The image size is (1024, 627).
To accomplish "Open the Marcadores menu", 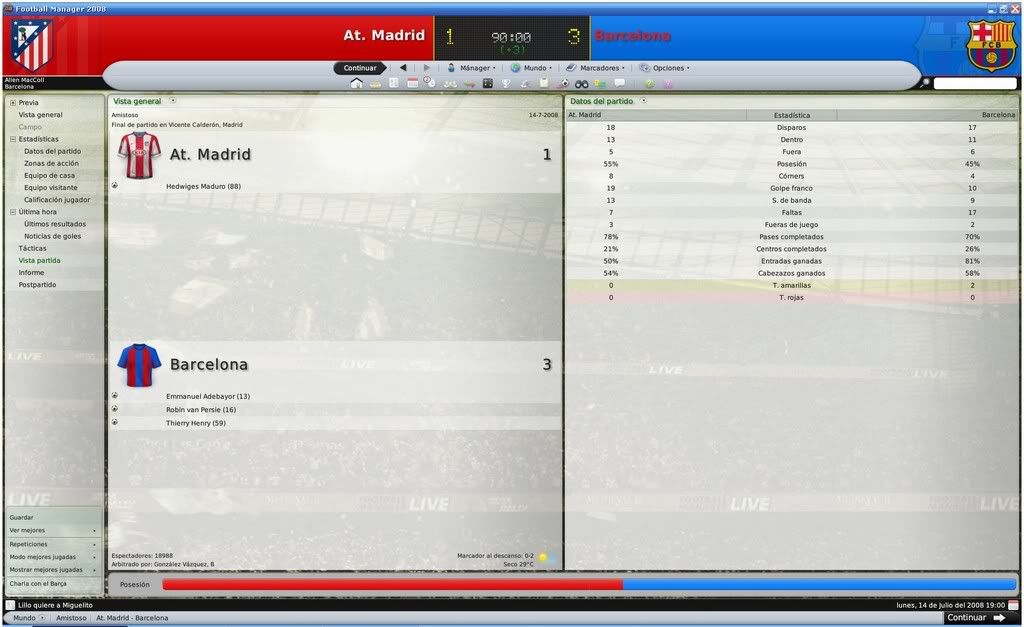I will pos(598,68).
